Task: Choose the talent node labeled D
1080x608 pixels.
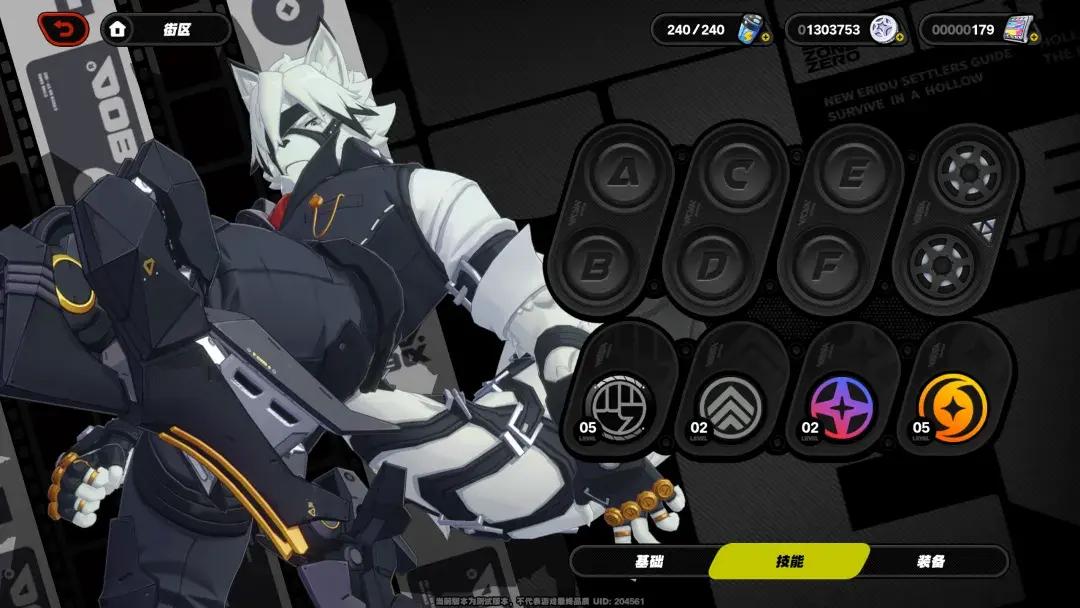Action: (x=711, y=265)
